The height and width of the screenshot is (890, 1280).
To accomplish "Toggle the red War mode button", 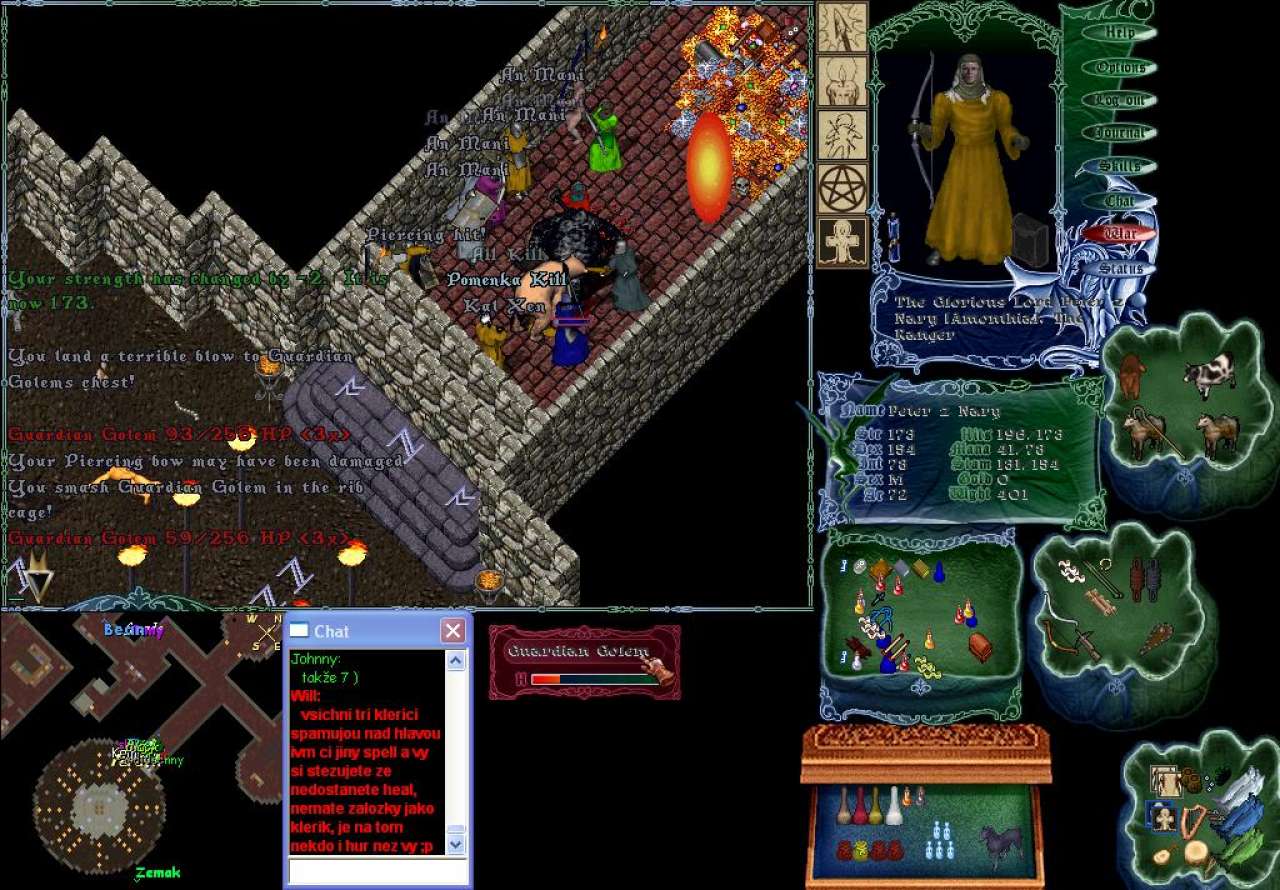I will coord(1119,234).
